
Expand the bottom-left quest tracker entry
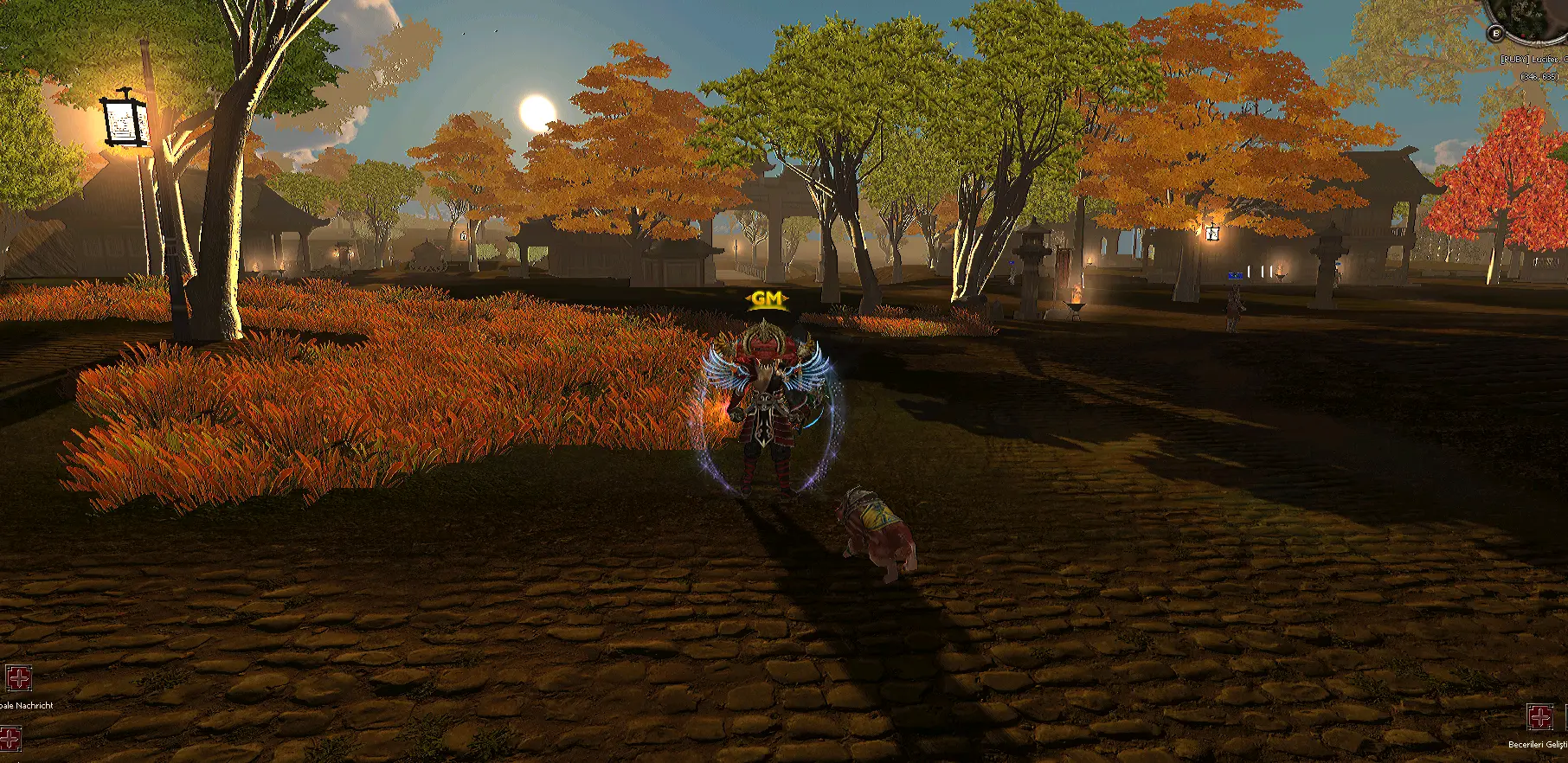[26, 706]
